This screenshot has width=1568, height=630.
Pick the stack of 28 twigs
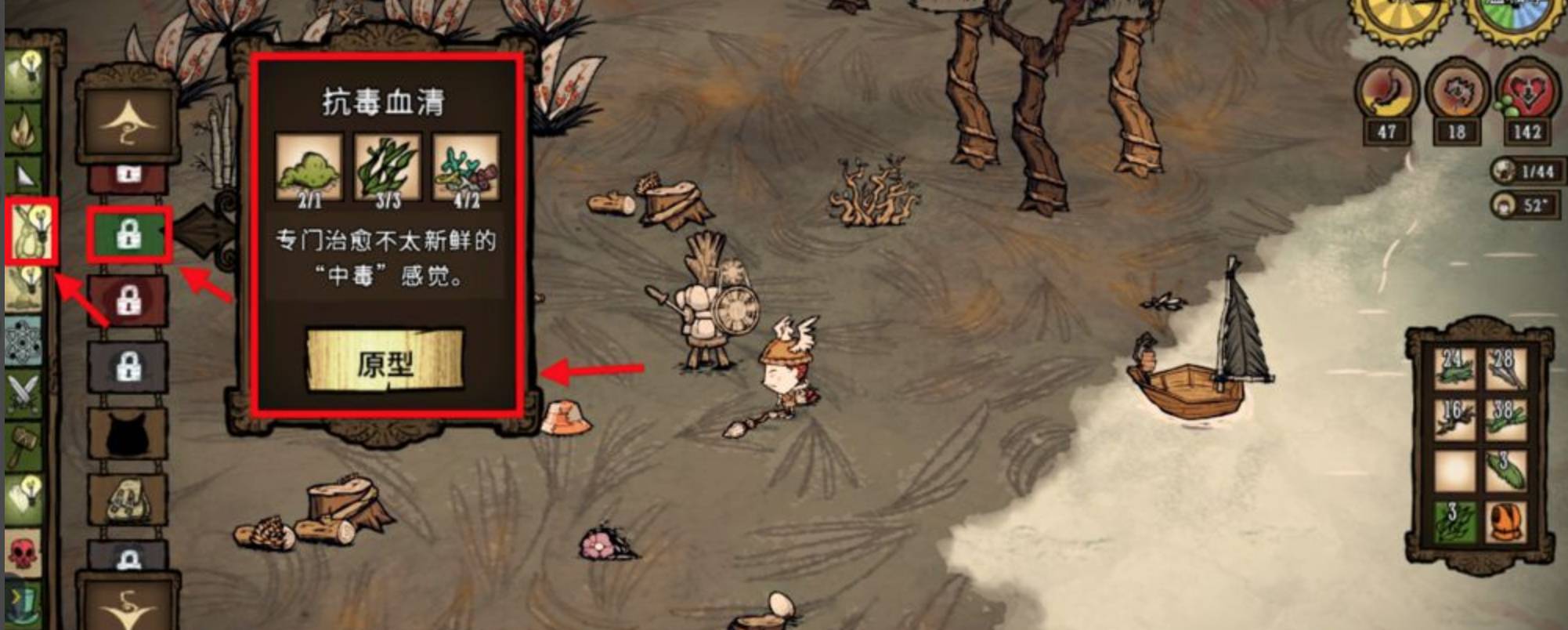1505,367
